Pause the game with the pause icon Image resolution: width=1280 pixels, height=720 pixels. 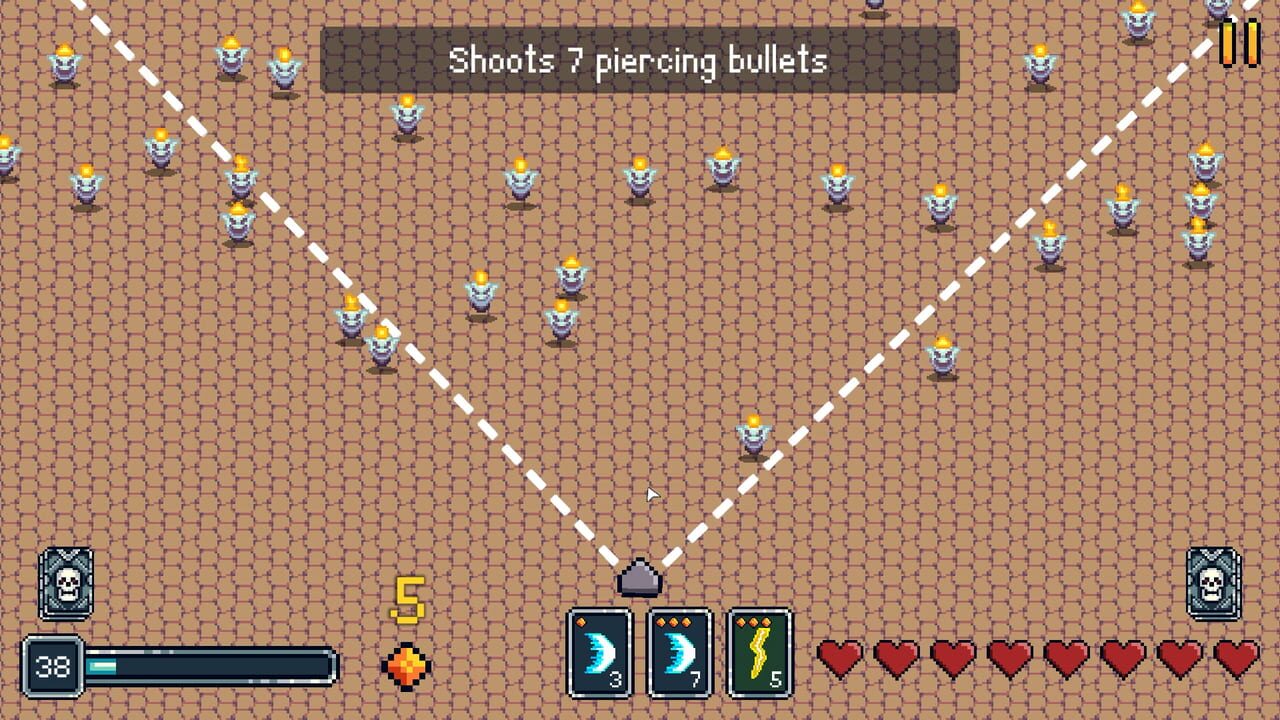[x=1240, y=42]
